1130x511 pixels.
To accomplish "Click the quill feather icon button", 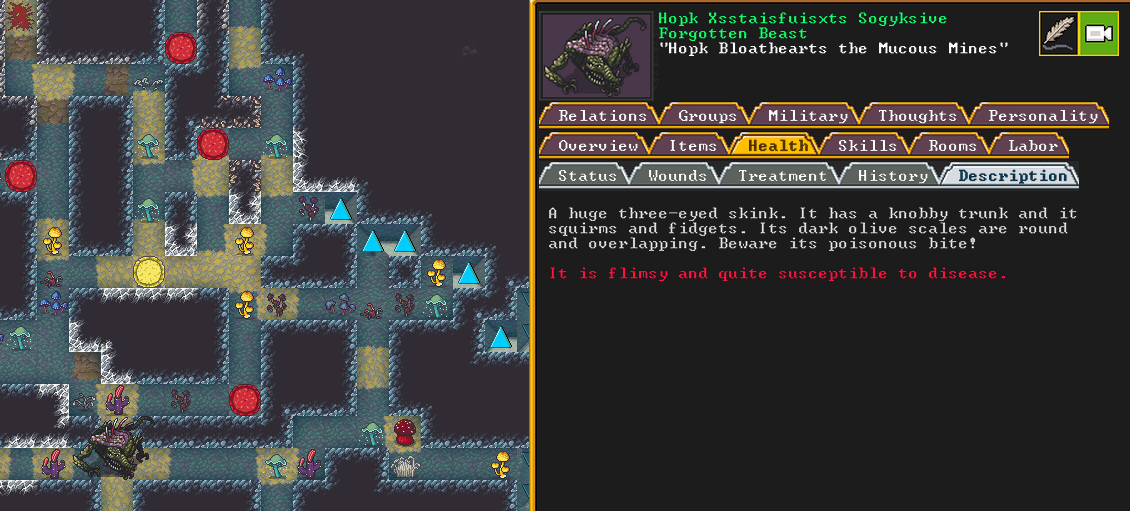I will pyautogui.click(x=1058, y=34).
